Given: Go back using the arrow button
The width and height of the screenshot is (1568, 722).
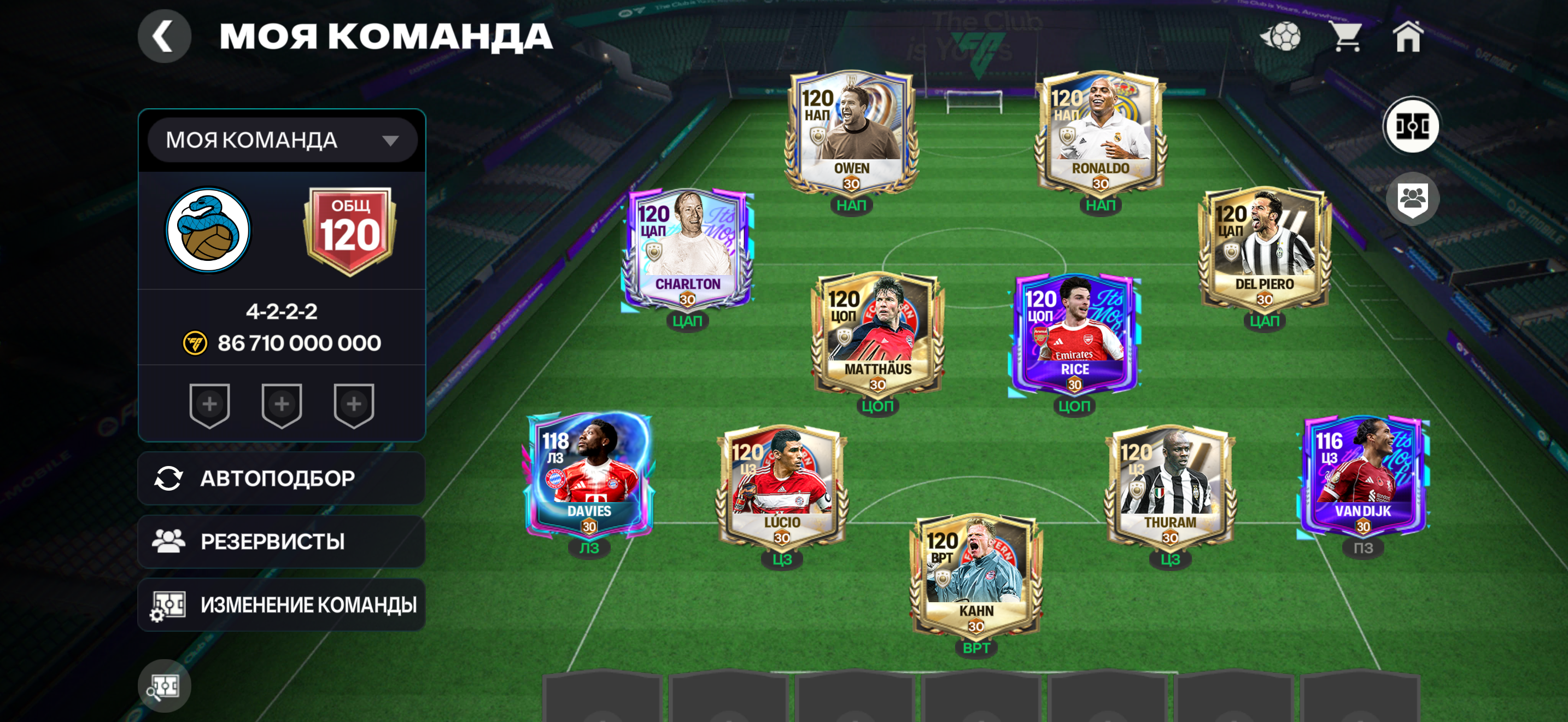Looking at the screenshot, I should click(163, 37).
